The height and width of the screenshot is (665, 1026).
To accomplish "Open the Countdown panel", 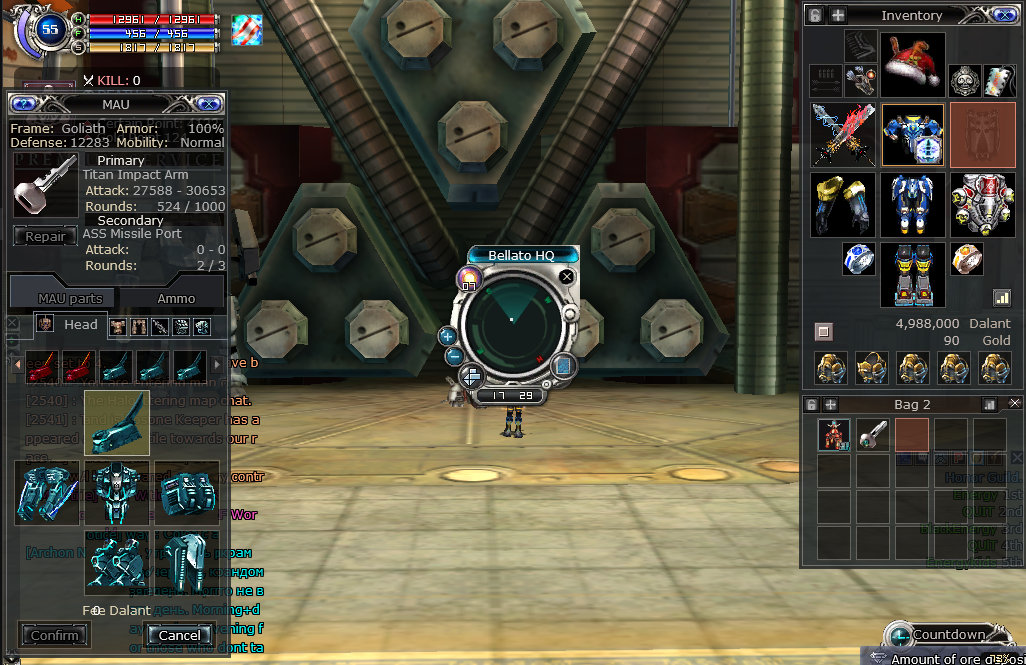I will point(947,635).
